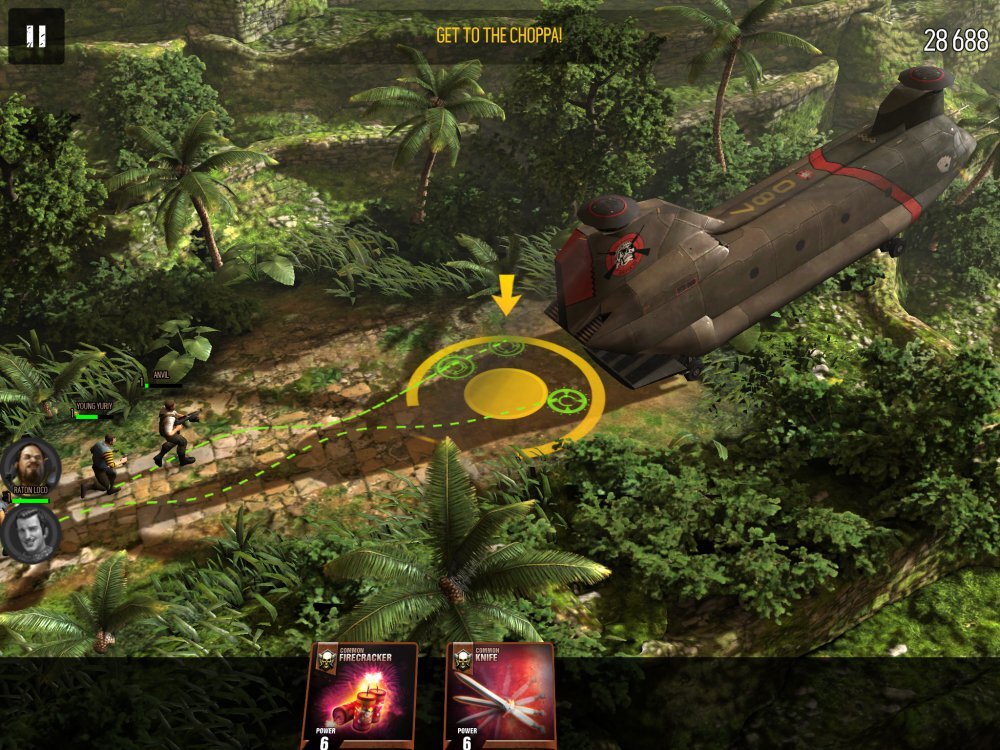Choose the Common Knife card
This screenshot has width=1000, height=750.
pyautogui.click(x=500, y=696)
